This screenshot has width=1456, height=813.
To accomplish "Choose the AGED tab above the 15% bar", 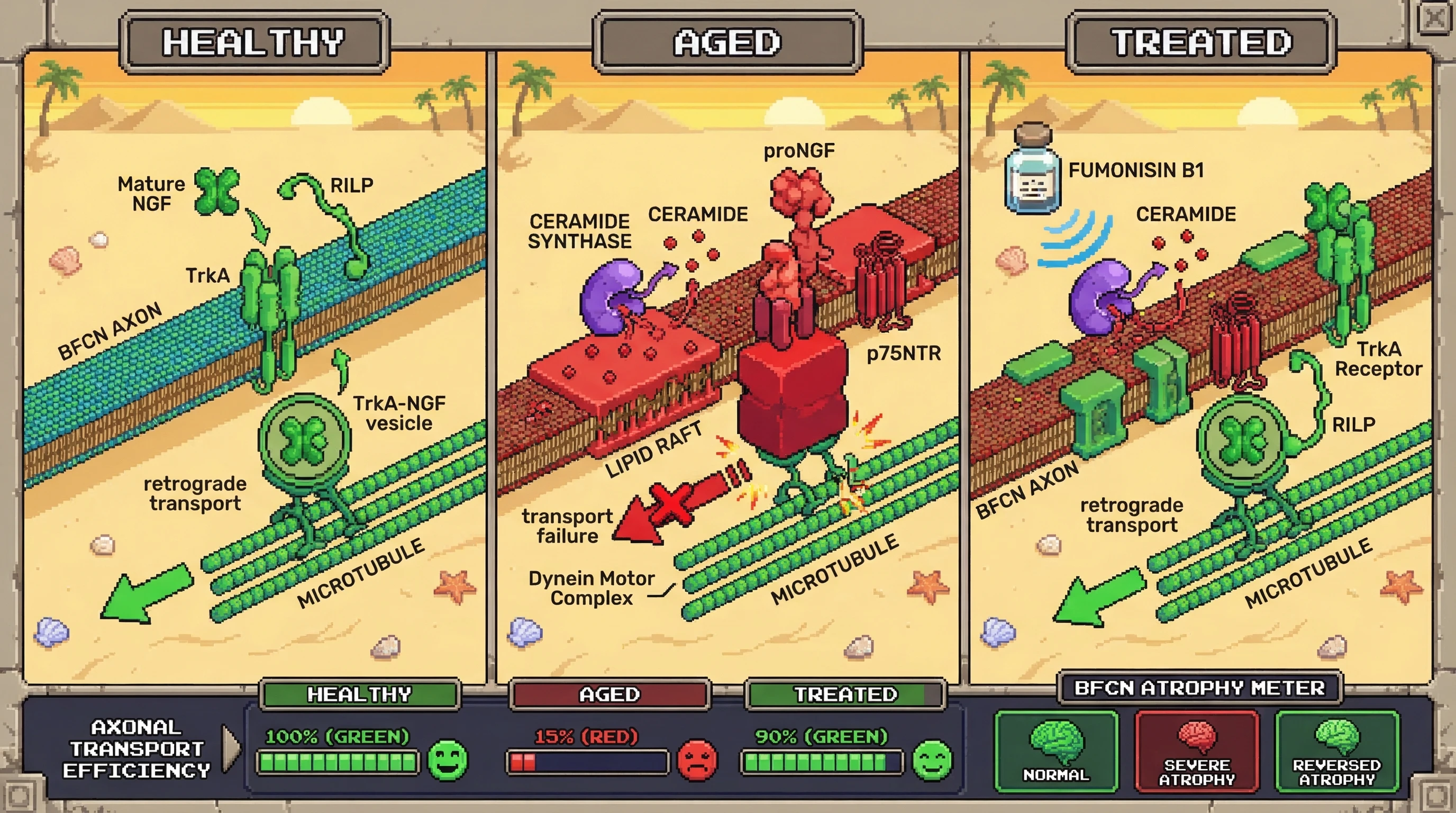I will click(609, 694).
